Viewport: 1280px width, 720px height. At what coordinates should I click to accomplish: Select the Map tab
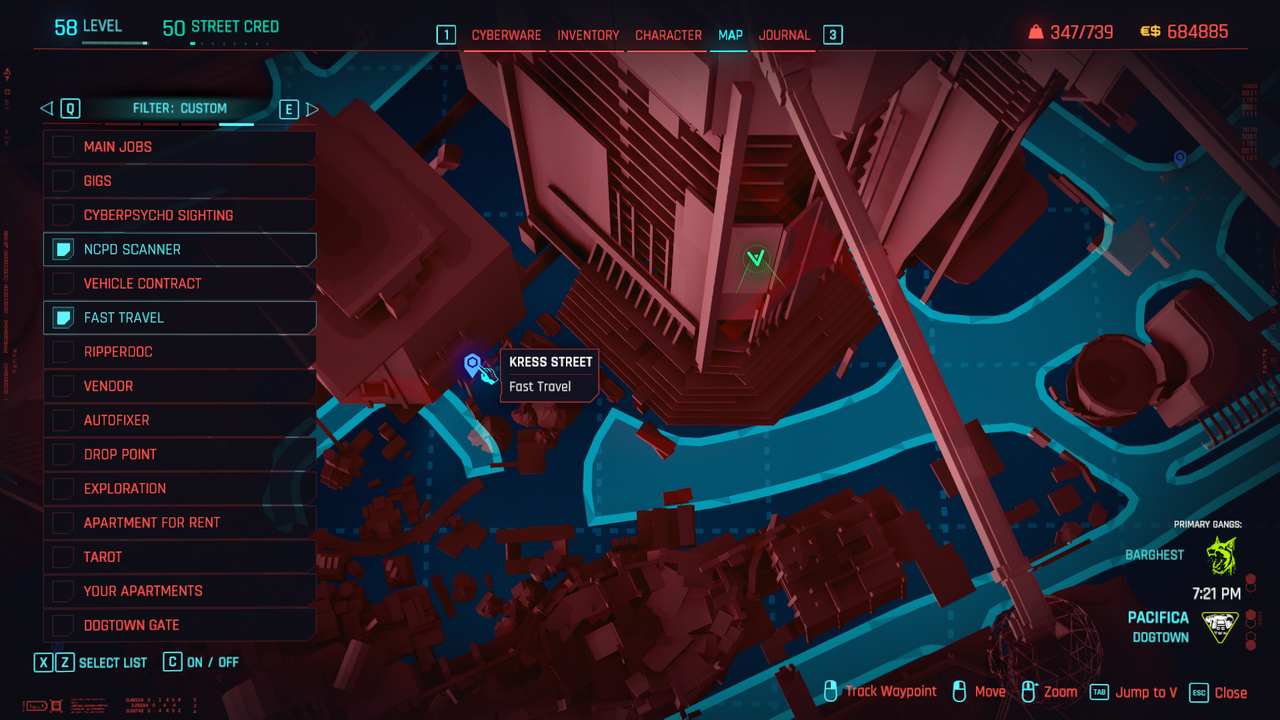point(730,35)
